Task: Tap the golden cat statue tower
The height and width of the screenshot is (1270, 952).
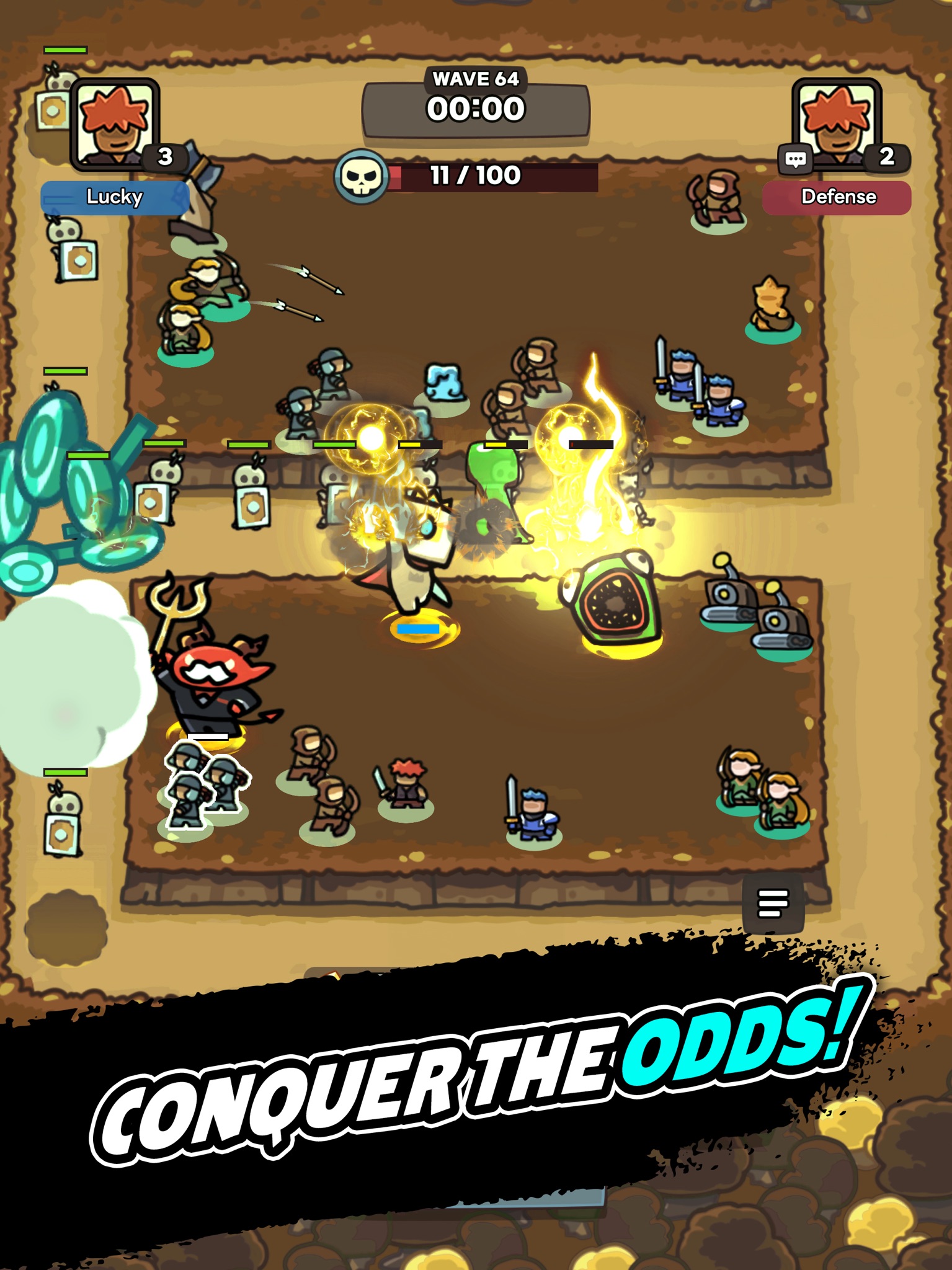Action: pos(772,304)
